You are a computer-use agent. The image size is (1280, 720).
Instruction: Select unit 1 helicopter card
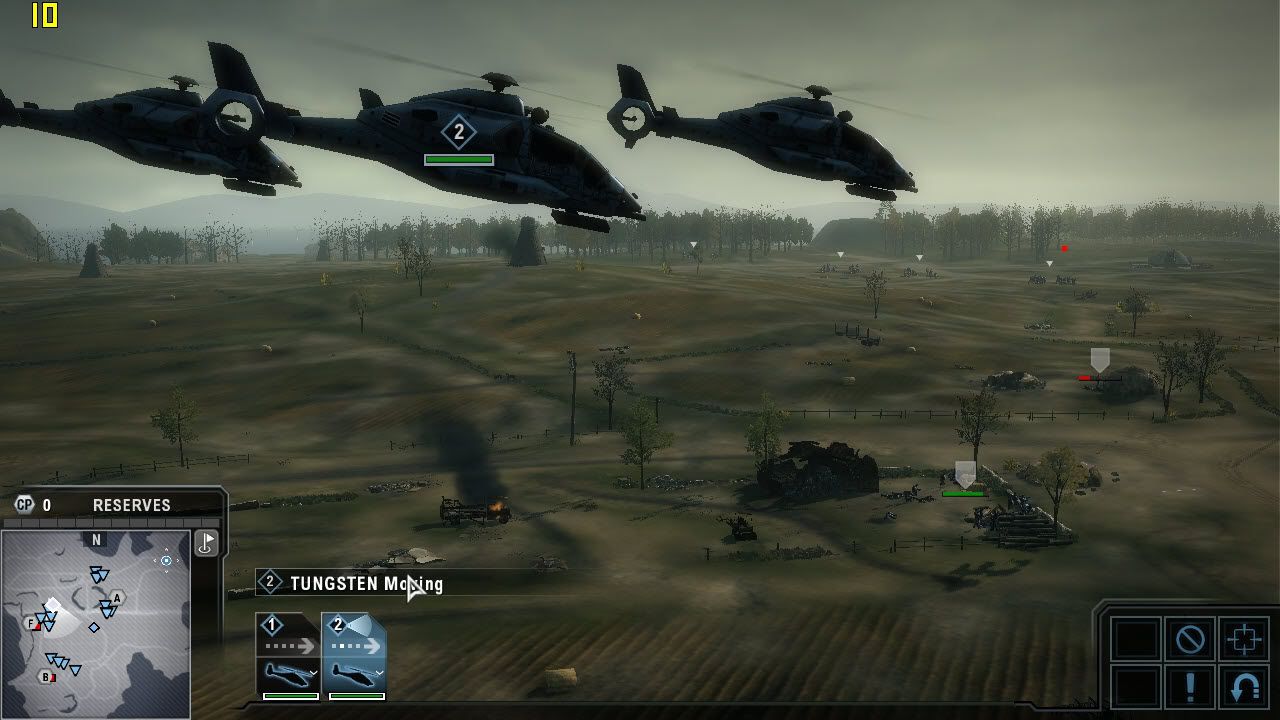[x=288, y=656]
